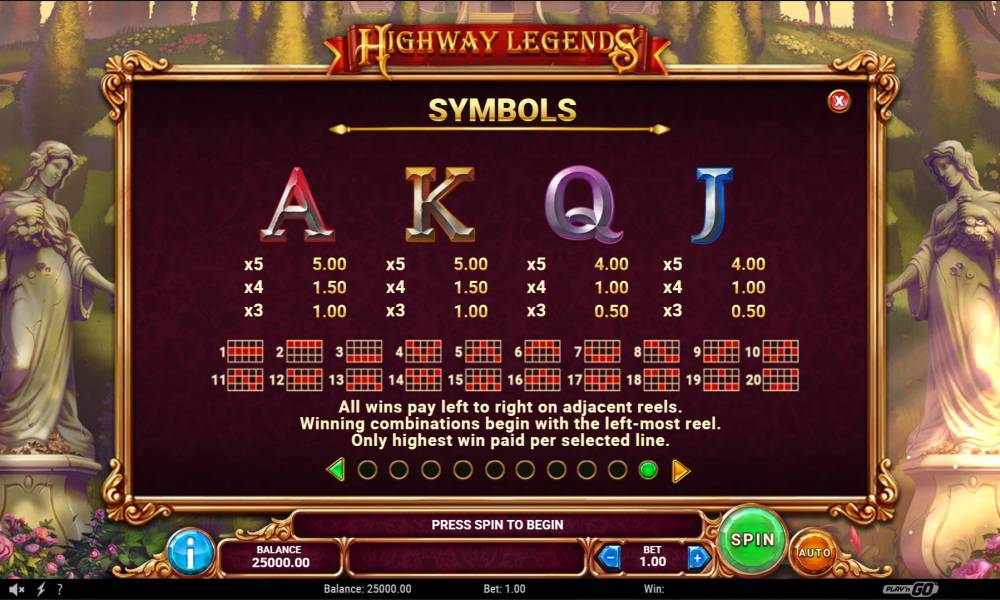Advance to the next paytable page
This screenshot has width=1000, height=600.
(x=681, y=469)
